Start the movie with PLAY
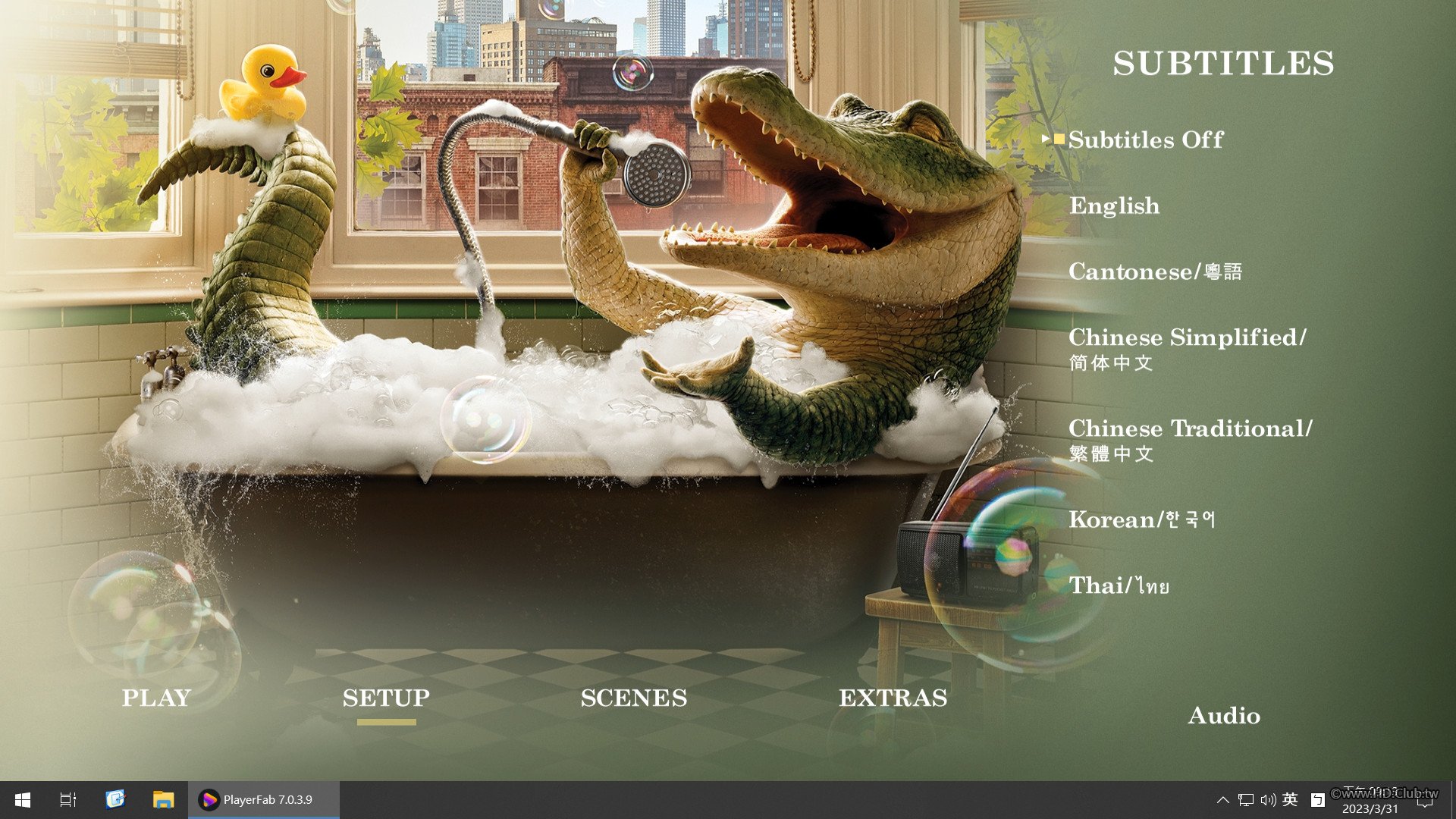The image size is (1456, 819). click(156, 698)
